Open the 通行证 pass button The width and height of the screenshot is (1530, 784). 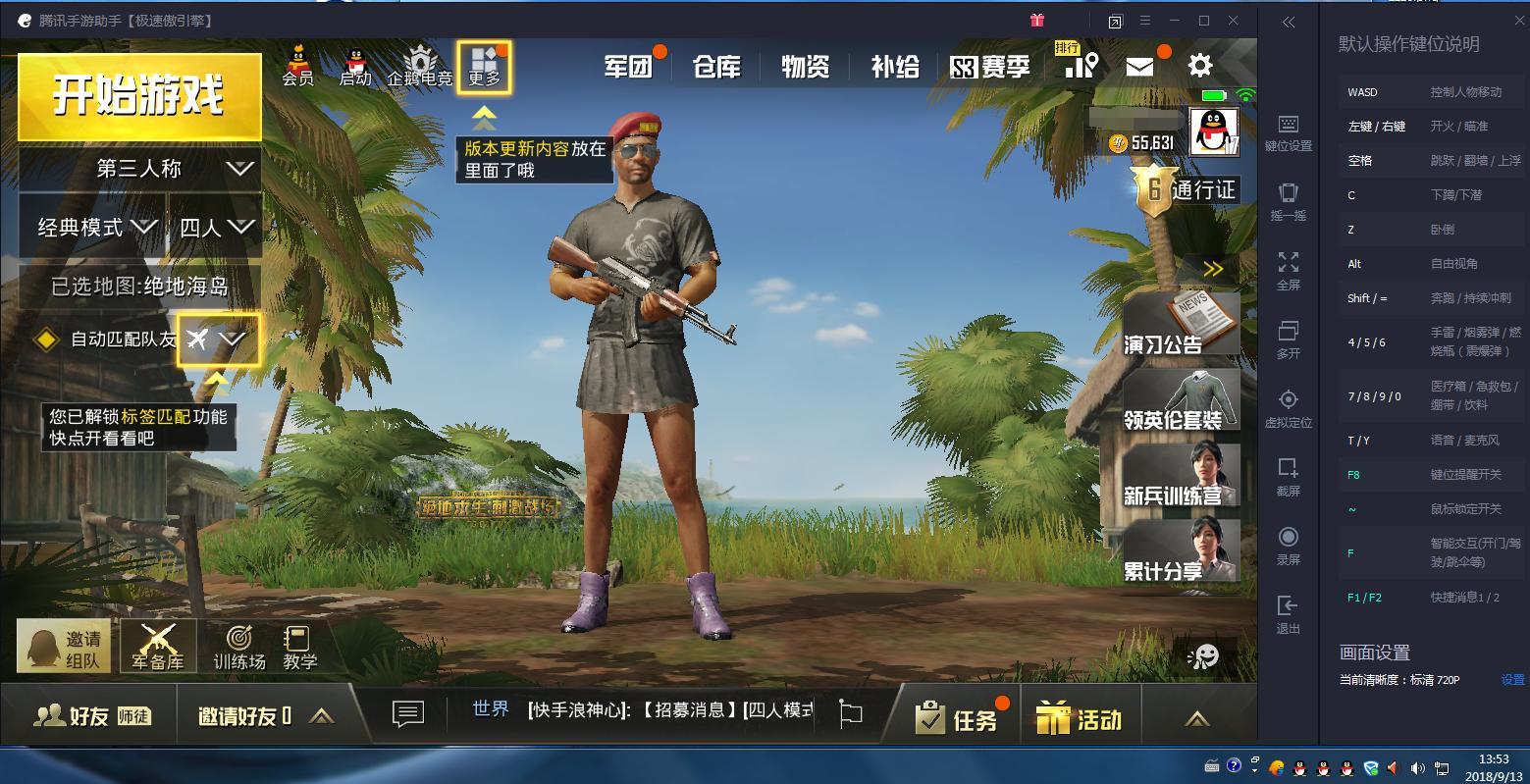tap(1186, 187)
